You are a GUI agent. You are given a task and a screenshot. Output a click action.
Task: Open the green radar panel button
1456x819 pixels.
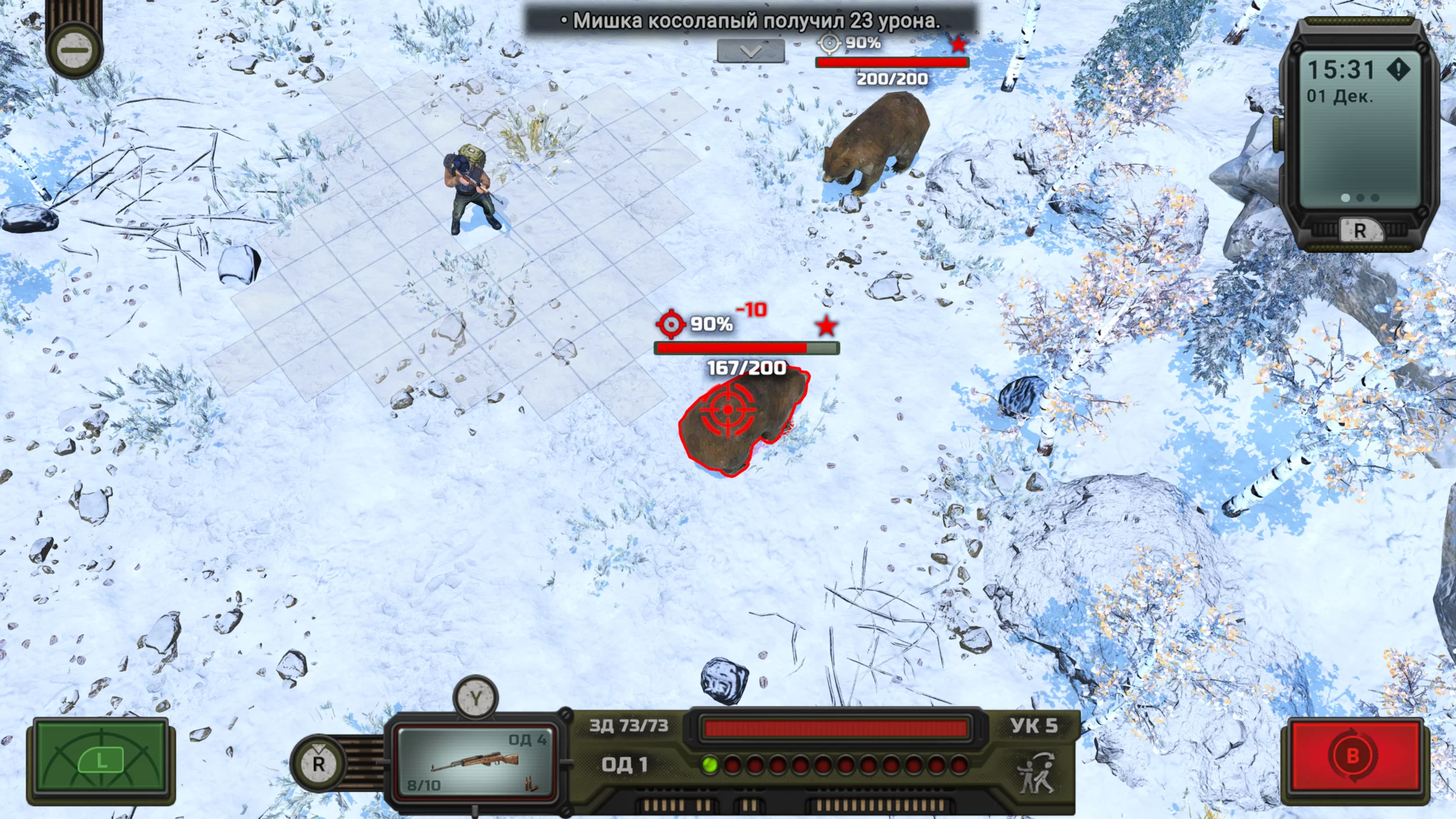click(101, 760)
